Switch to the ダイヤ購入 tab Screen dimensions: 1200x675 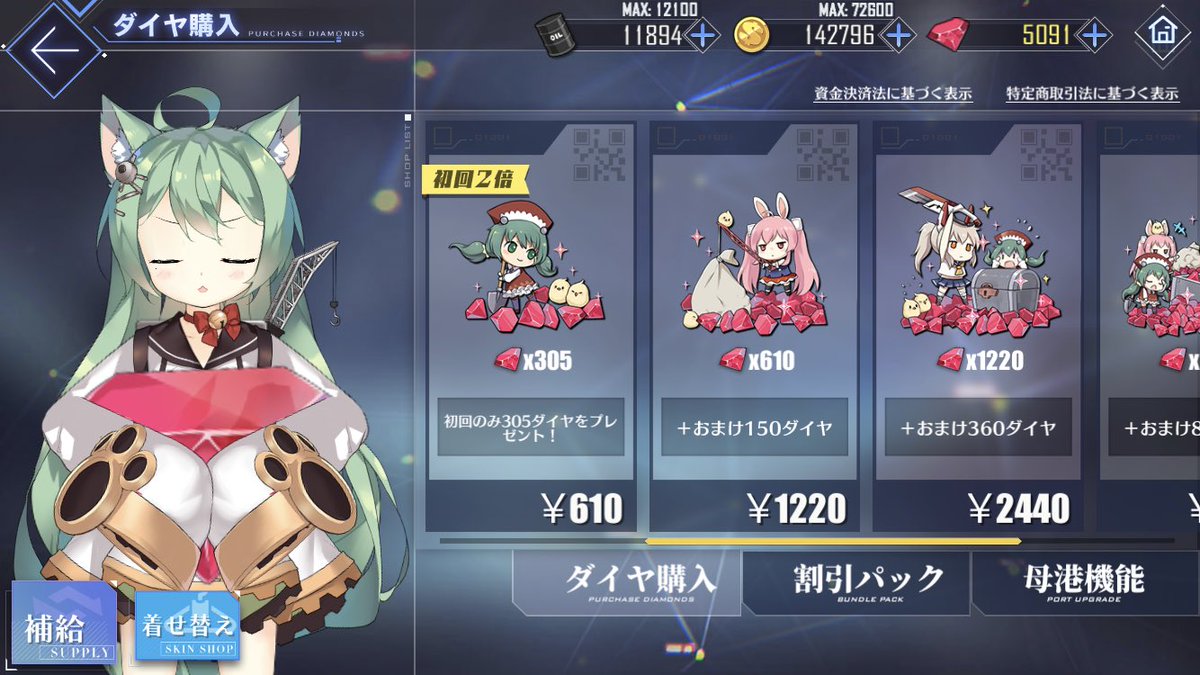pyautogui.click(x=628, y=582)
